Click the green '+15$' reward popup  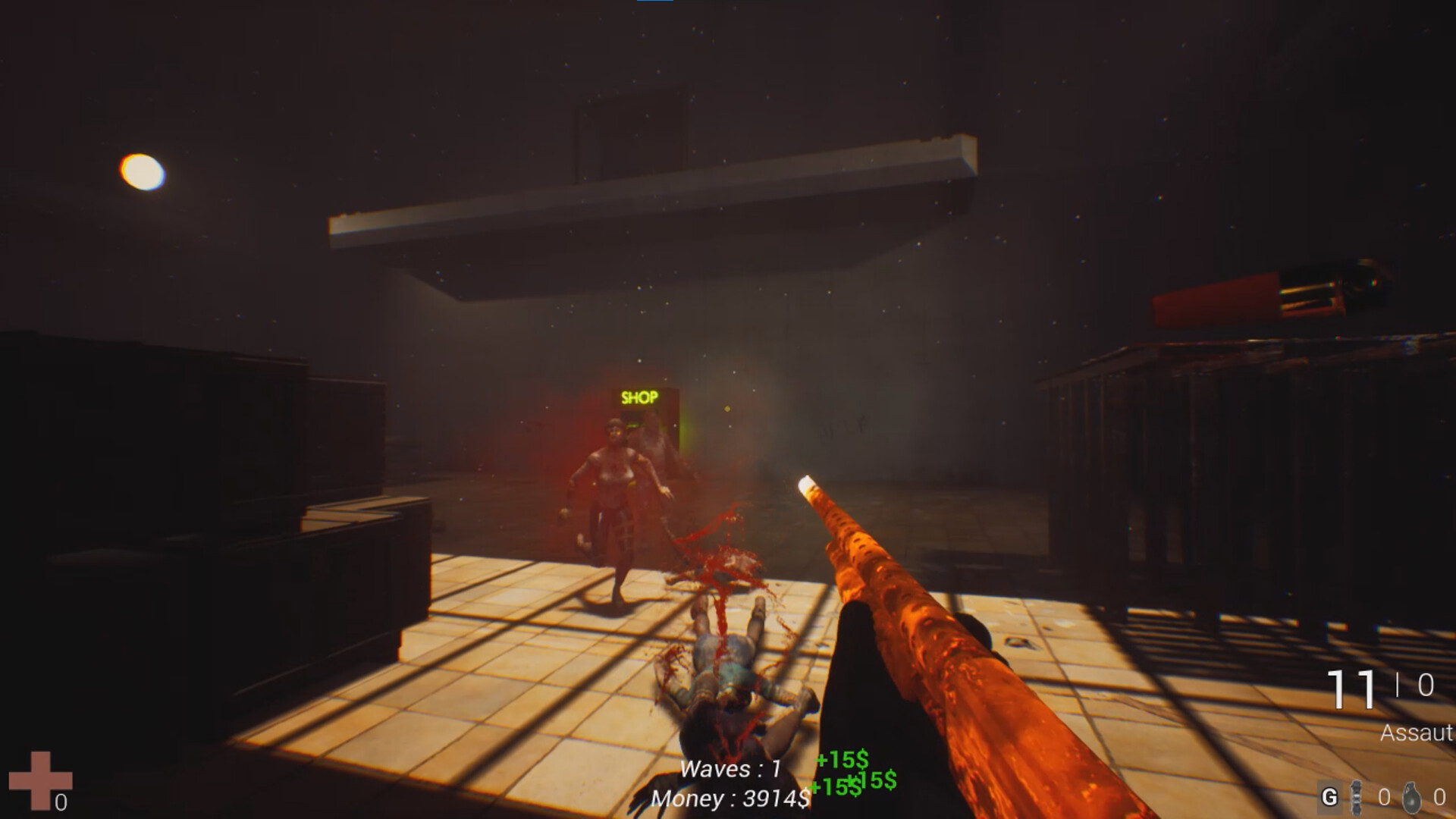839,758
